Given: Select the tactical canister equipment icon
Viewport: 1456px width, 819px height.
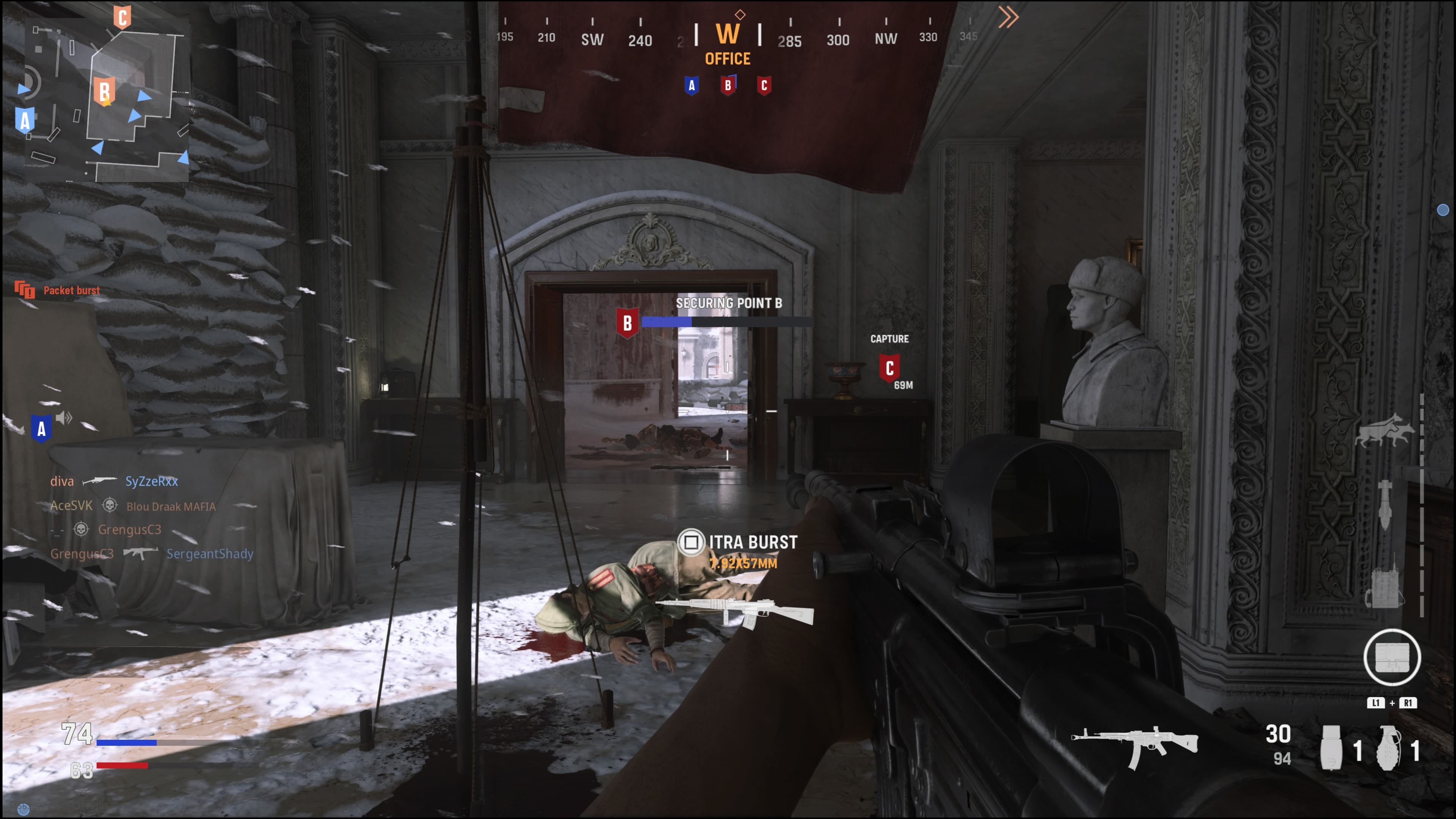Looking at the screenshot, I should click(x=1331, y=748).
